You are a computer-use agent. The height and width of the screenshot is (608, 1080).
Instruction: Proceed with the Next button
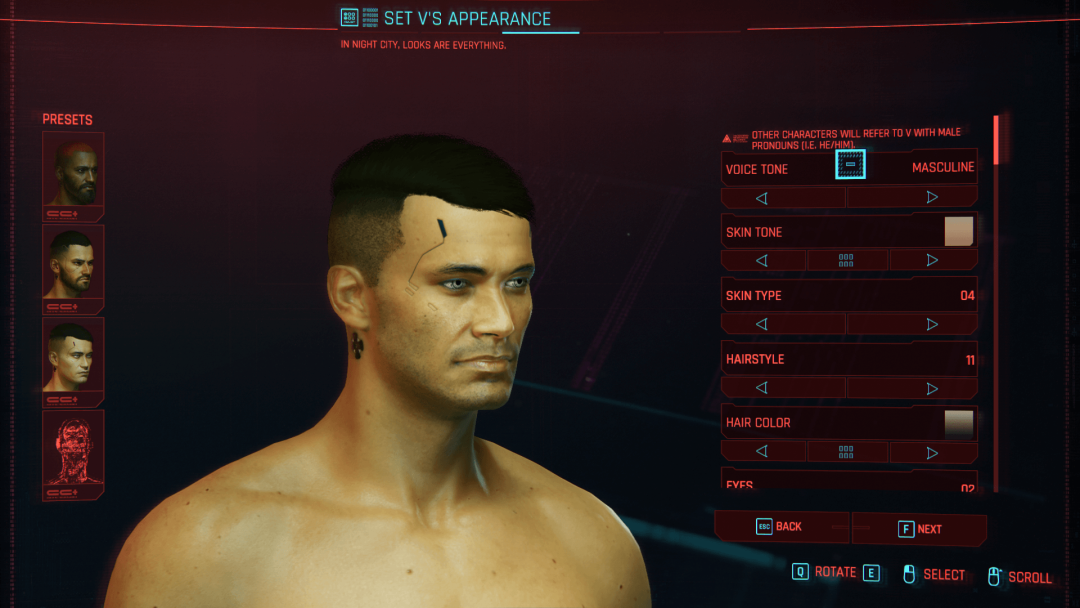tap(920, 529)
